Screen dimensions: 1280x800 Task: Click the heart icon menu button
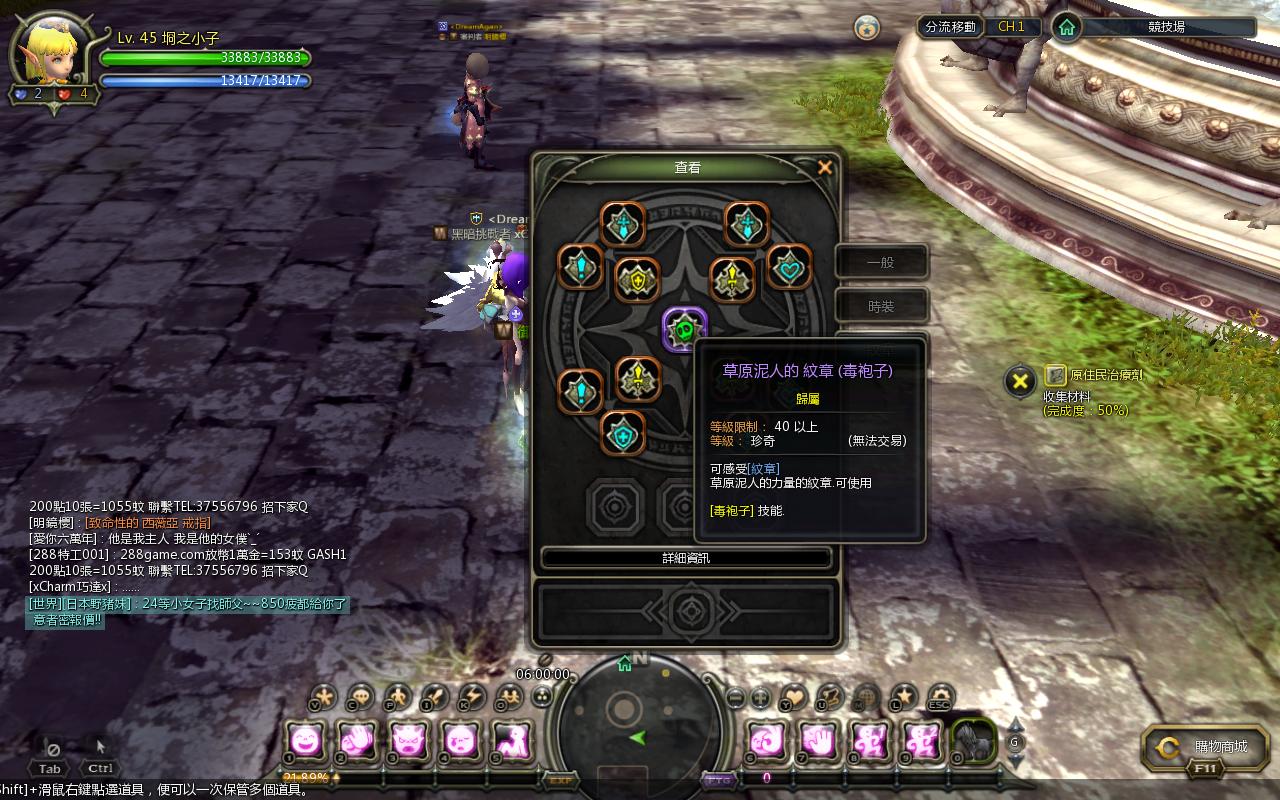tap(793, 696)
